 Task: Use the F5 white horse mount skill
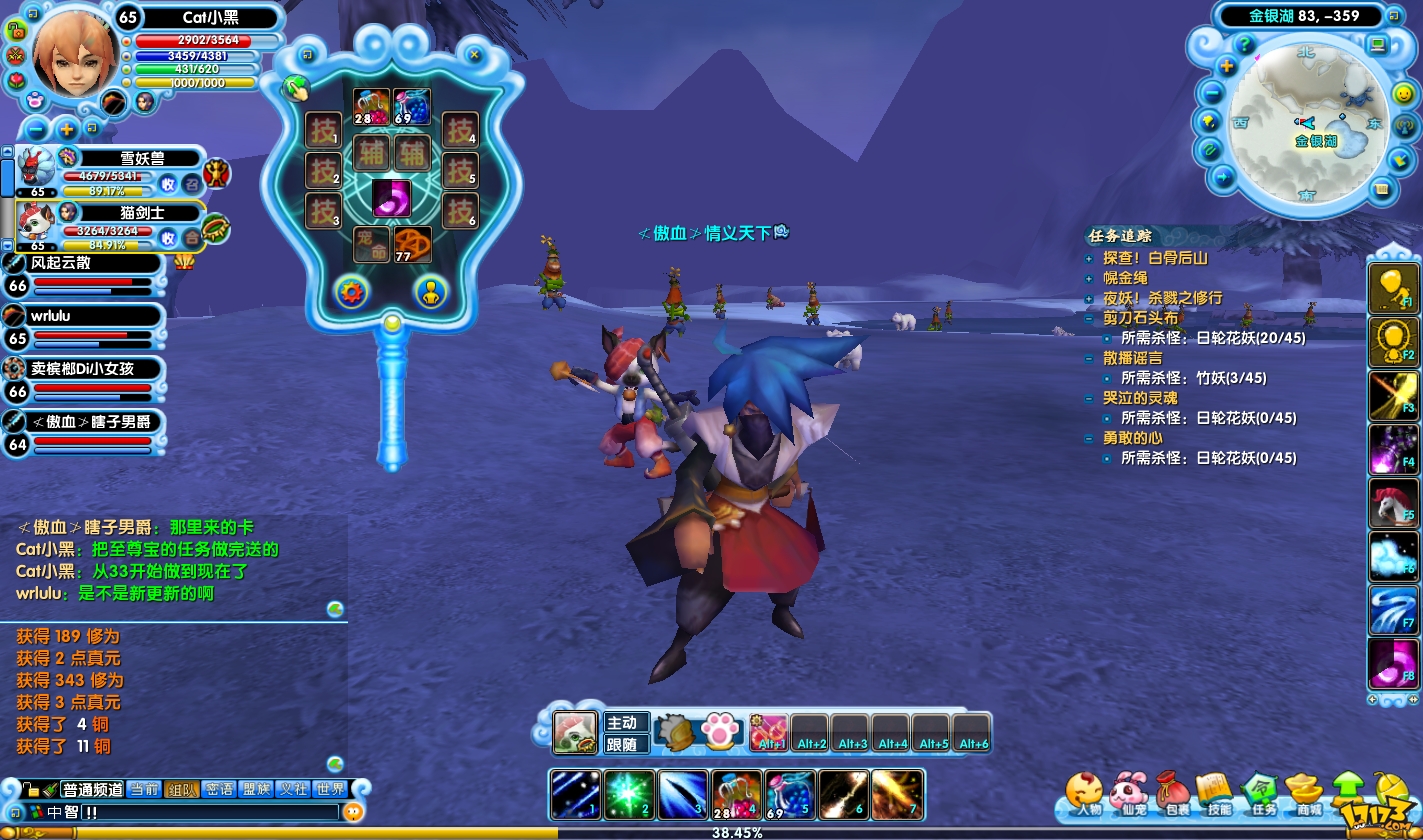(1392, 503)
